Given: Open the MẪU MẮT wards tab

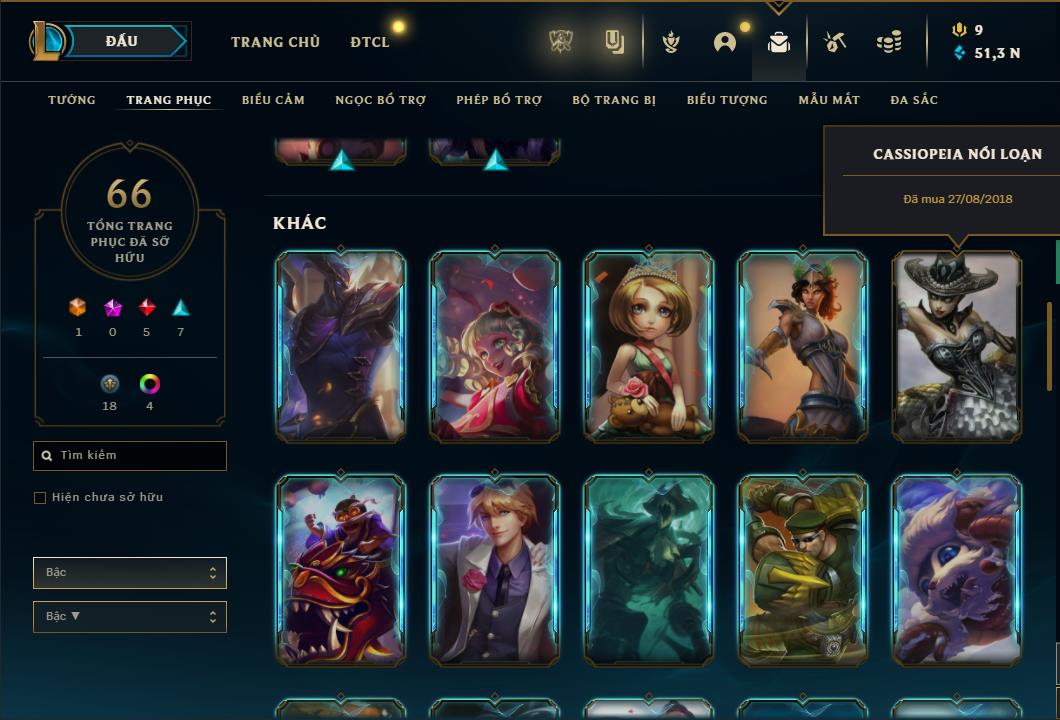Looking at the screenshot, I should (829, 100).
